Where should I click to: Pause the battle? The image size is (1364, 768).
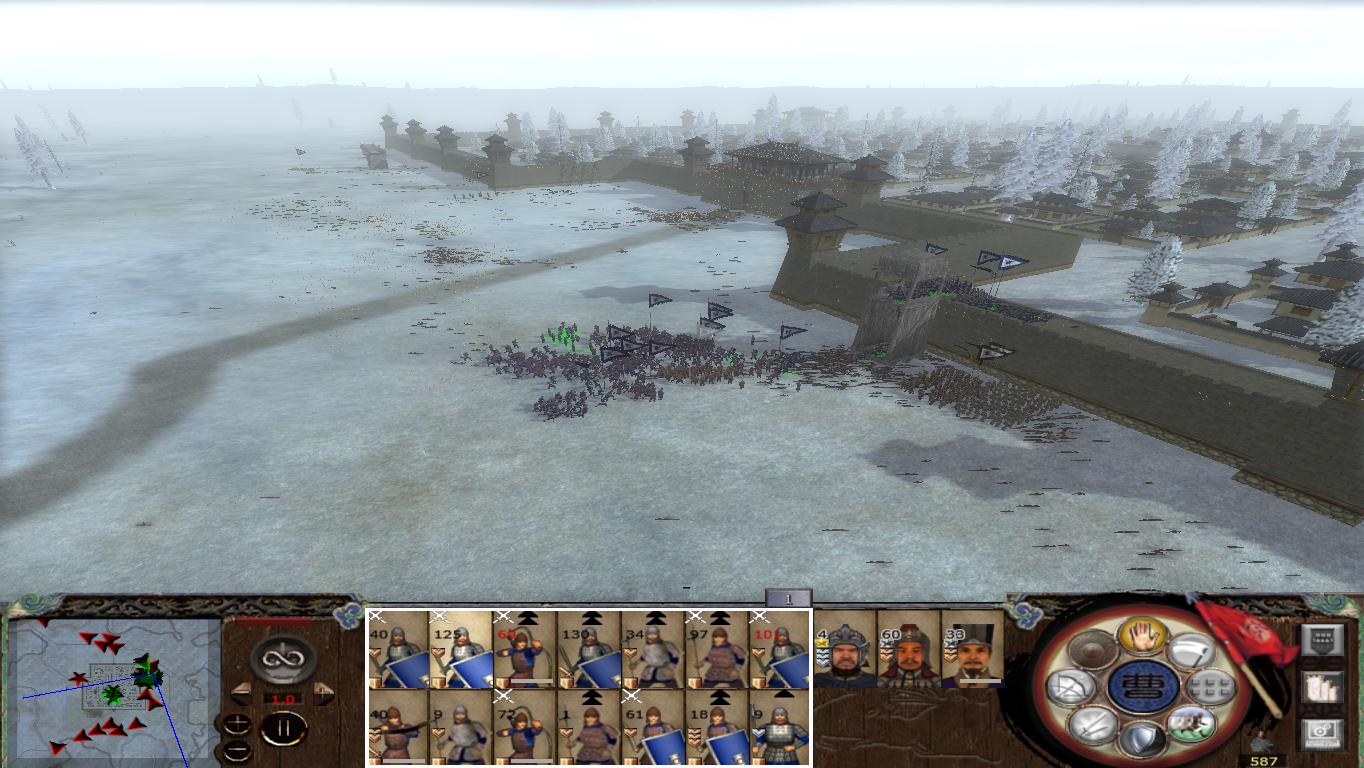pyautogui.click(x=285, y=727)
